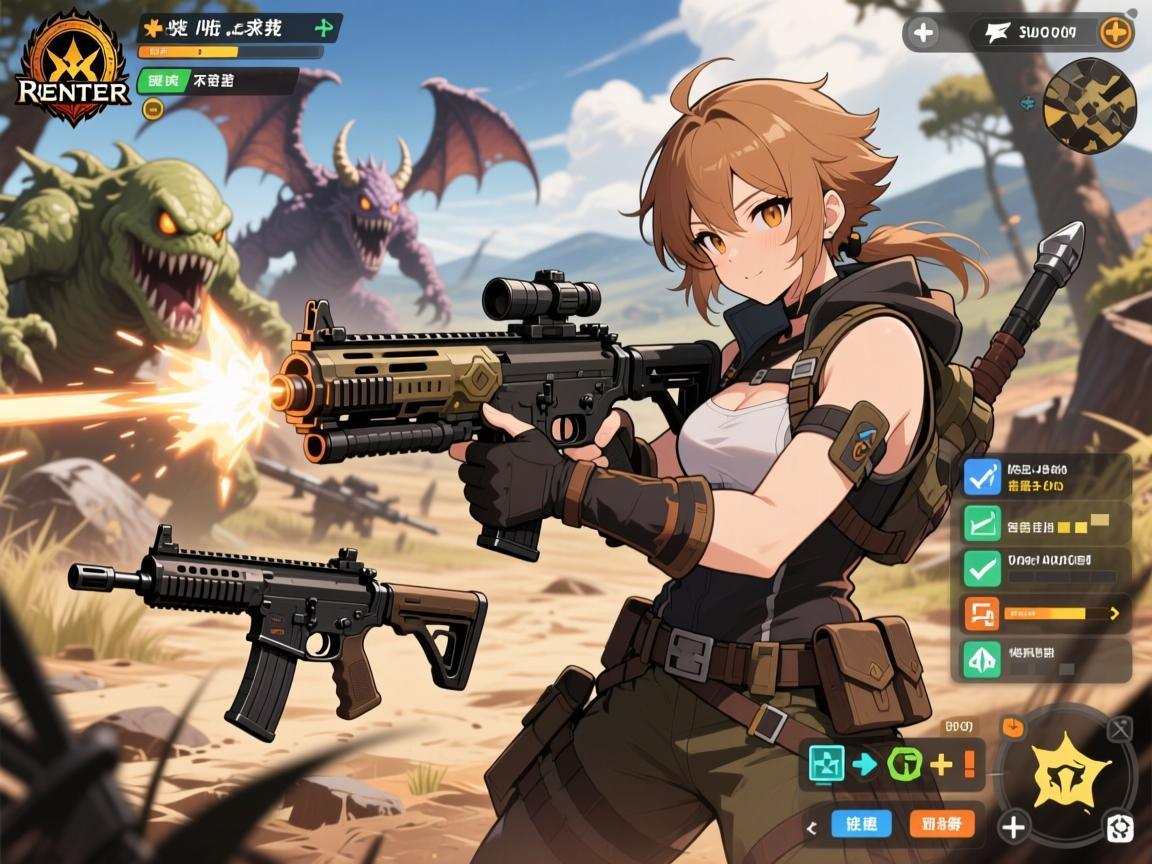Click the grey plus button in top bar

coord(923,33)
